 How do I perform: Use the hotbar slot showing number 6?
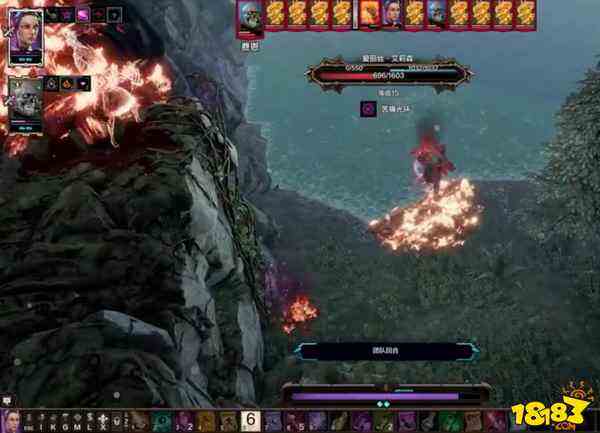[251, 421]
